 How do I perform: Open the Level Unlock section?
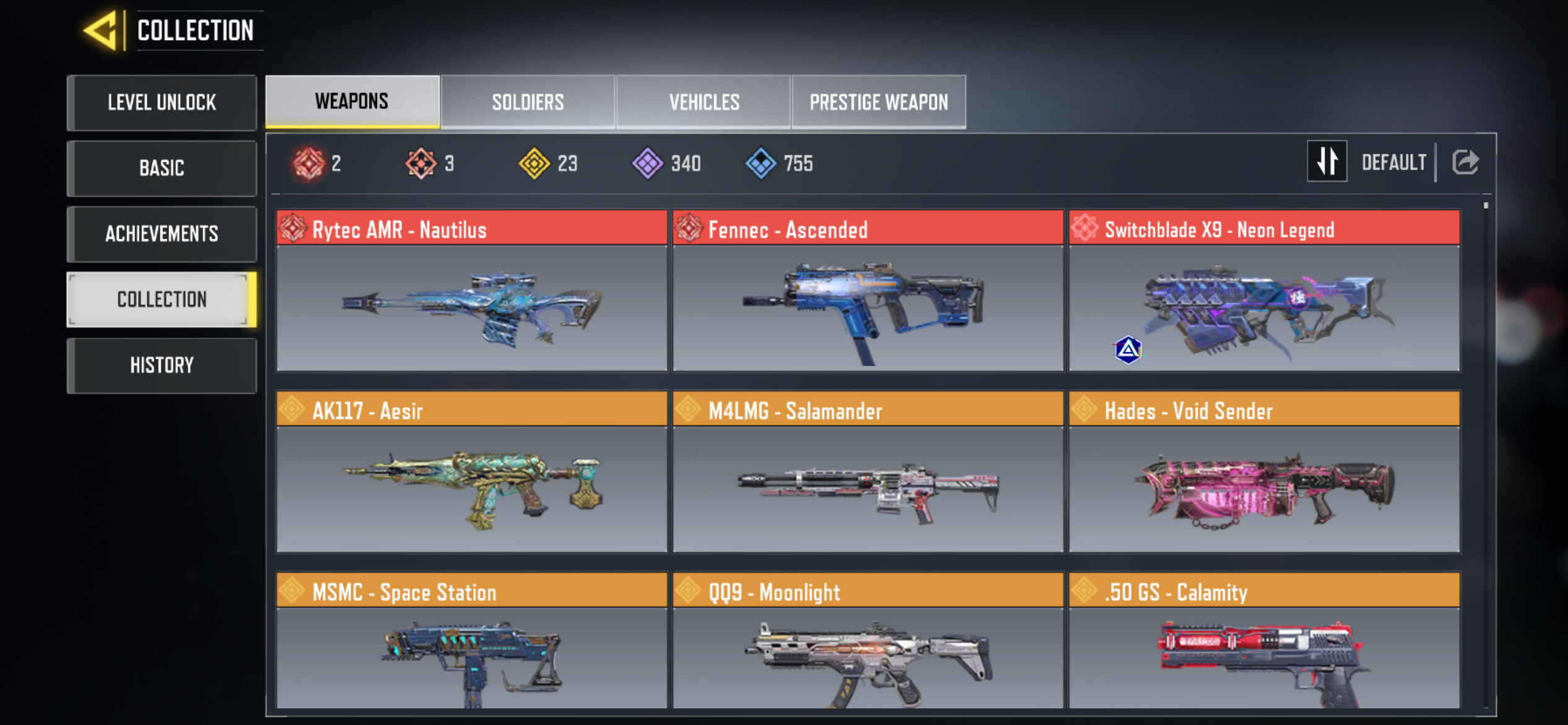pos(162,103)
